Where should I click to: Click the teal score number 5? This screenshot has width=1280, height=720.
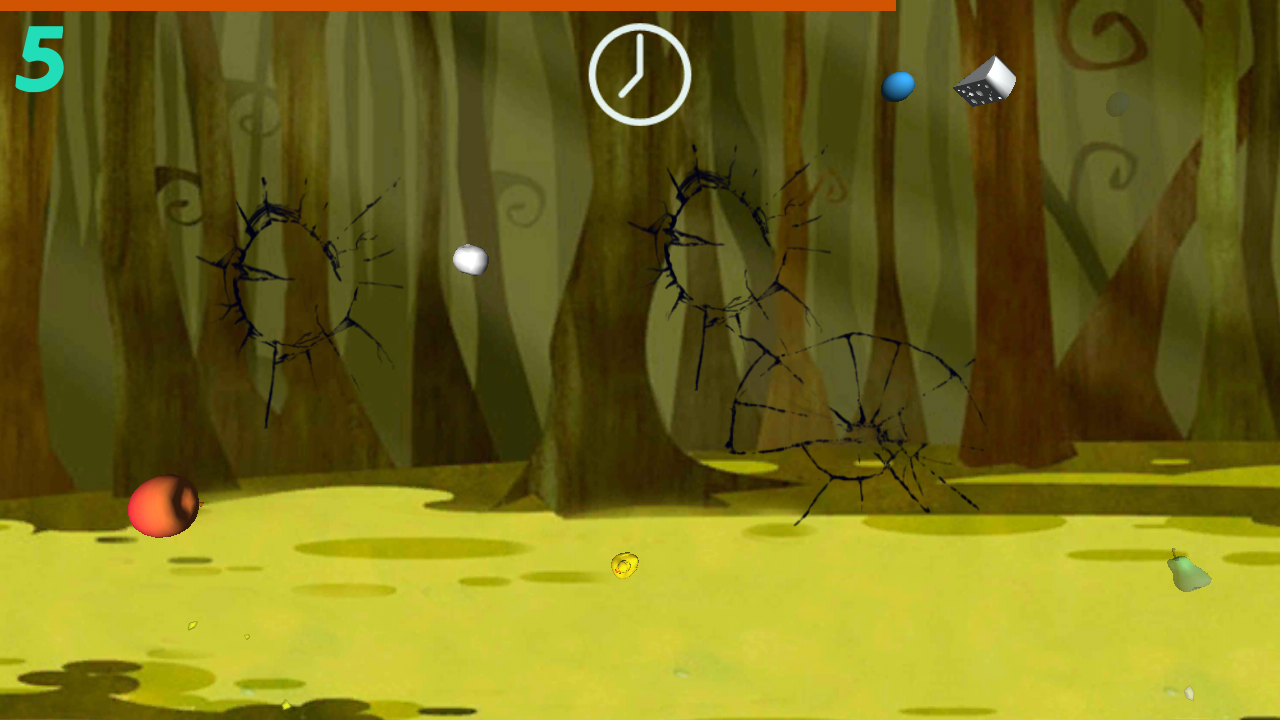point(40,58)
